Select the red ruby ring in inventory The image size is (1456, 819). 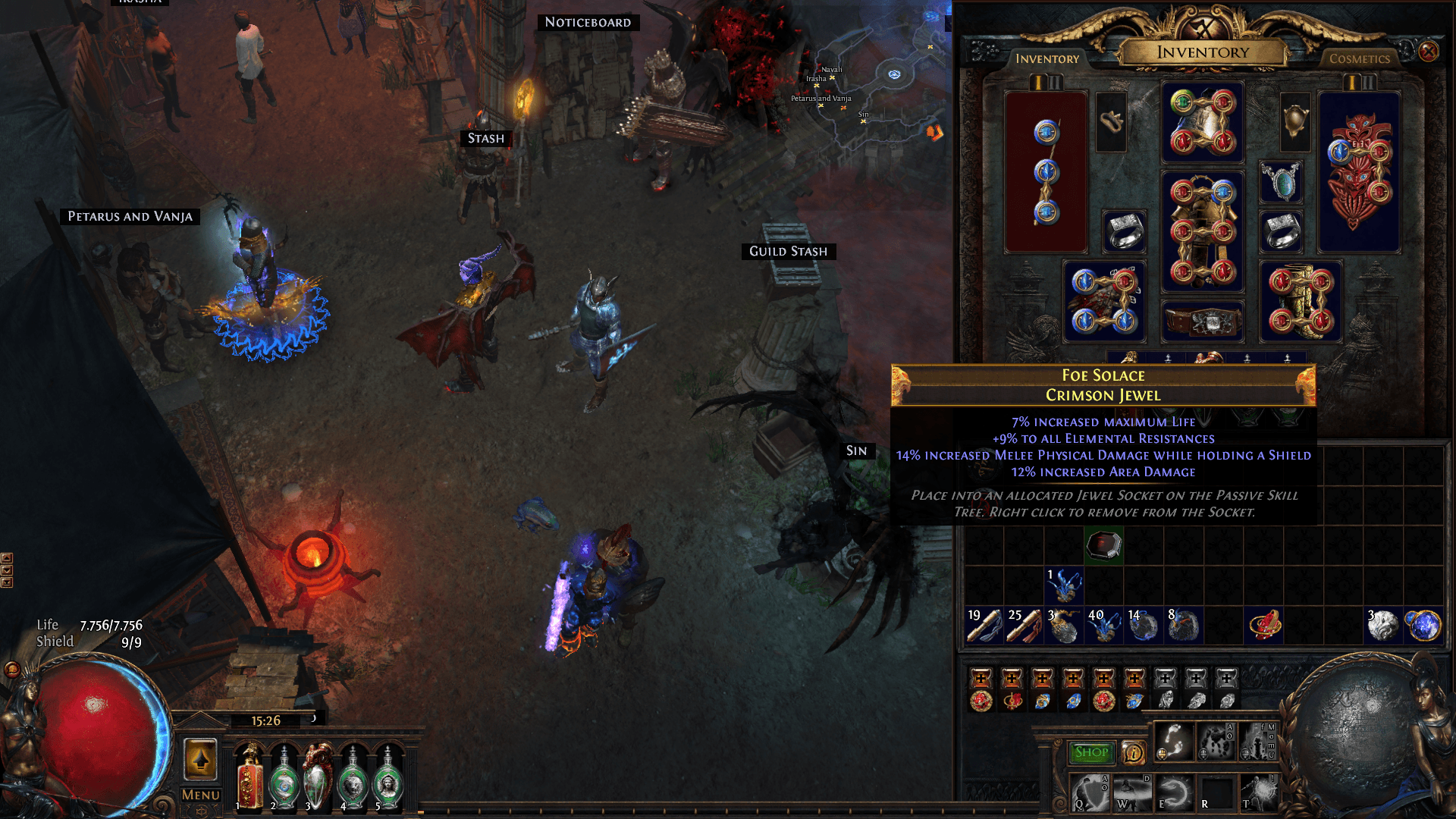coord(1263,625)
